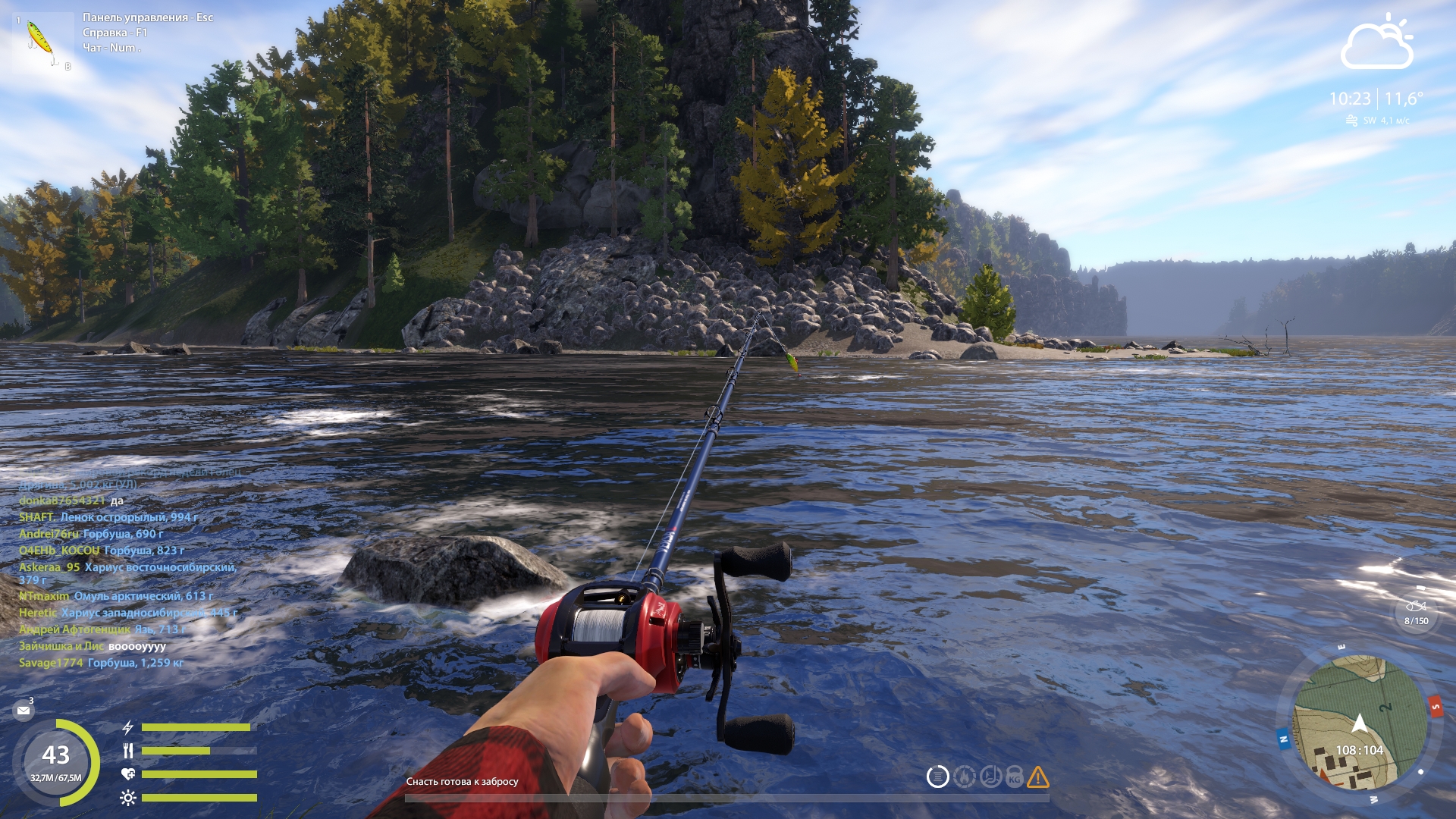Open the cloudy weather forecast icon
The height and width of the screenshot is (819, 1456).
(1377, 44)
